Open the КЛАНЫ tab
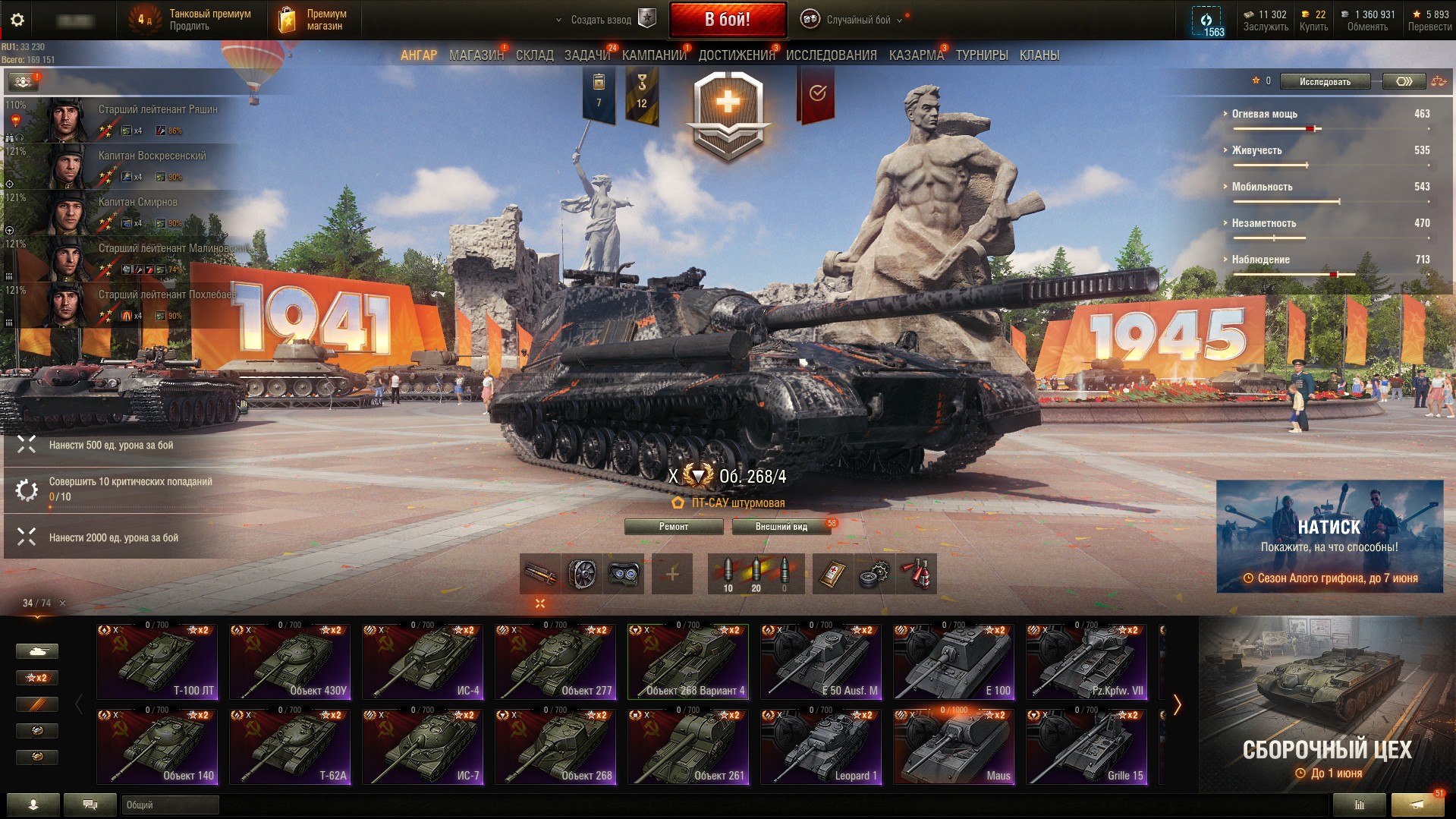The width and height of the screenshot is (1456, 819). tap(1039, 55)
